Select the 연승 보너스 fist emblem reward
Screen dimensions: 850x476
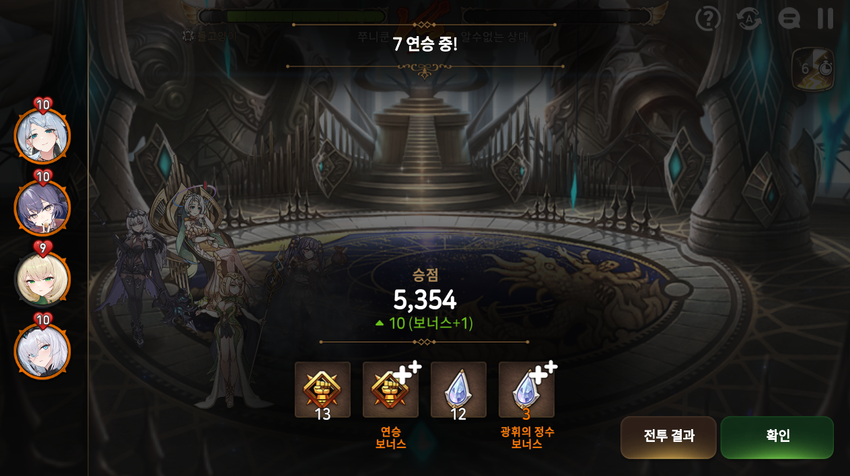391,389
